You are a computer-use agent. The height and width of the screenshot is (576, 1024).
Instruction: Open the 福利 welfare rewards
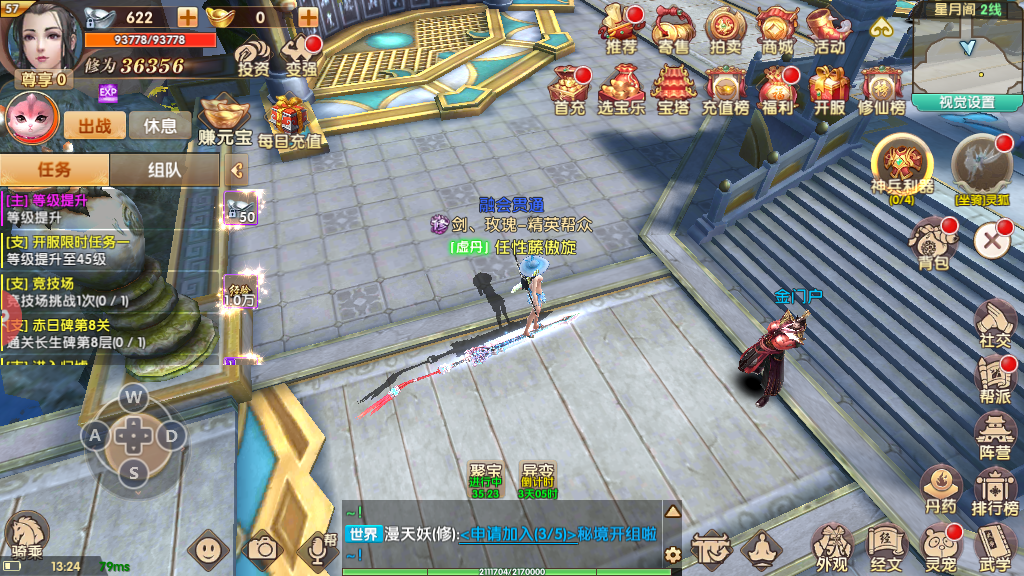pos(777,88)
